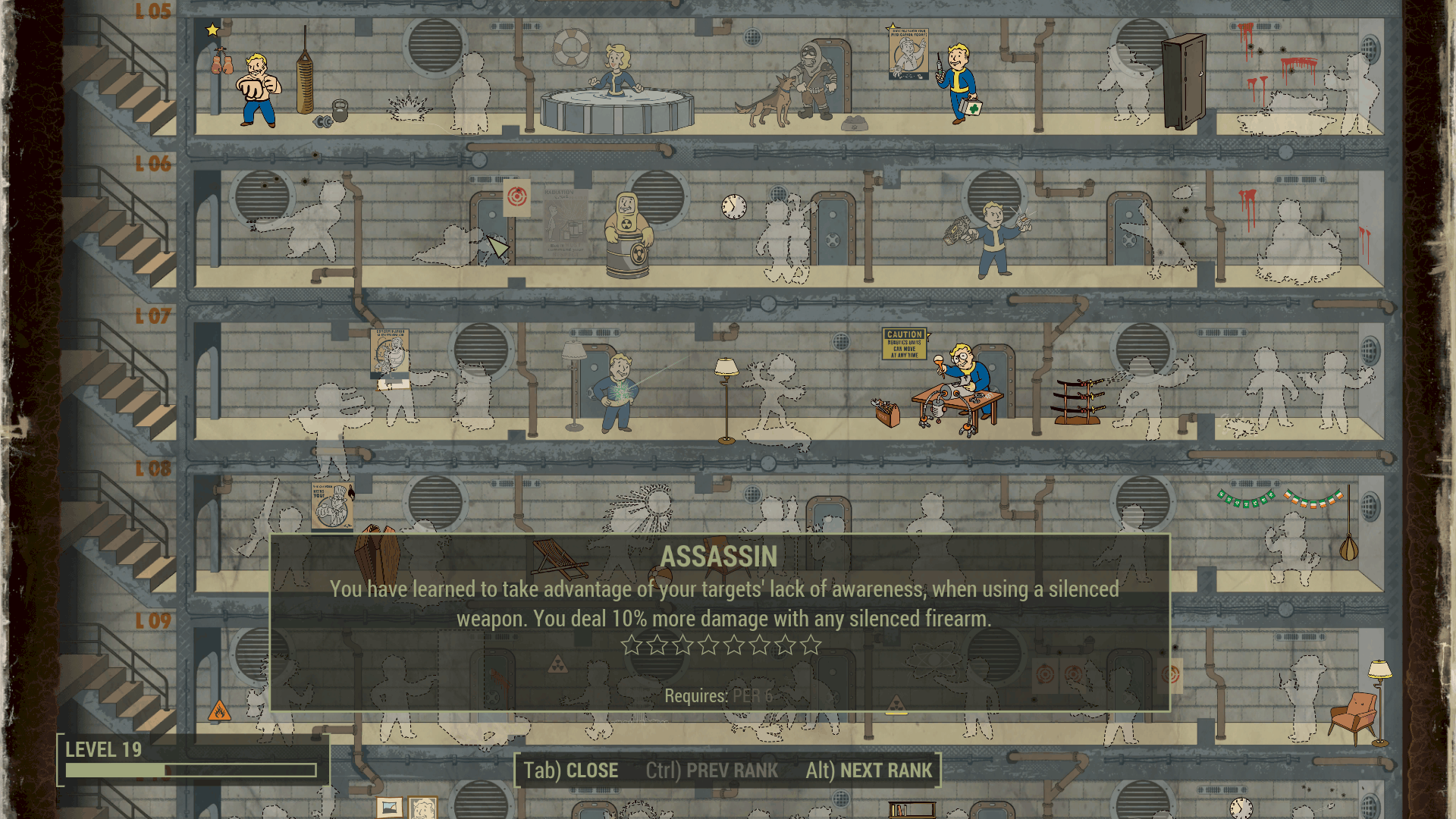
Task: Show the previous rank of Assassin
Action: 711,770
